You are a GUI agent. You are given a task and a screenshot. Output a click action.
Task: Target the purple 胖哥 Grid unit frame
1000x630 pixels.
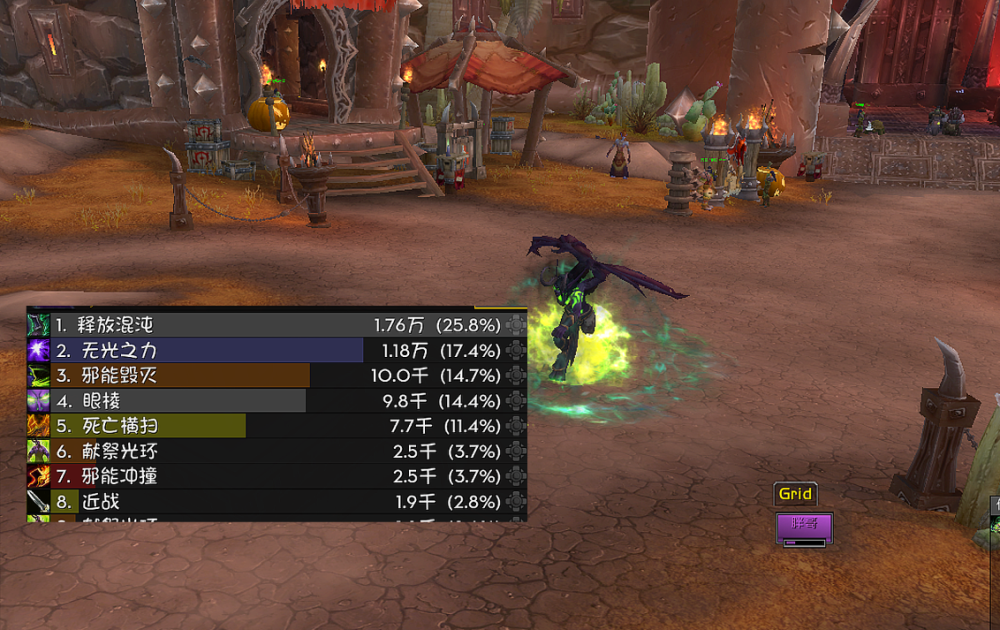[x=804, y=527]
